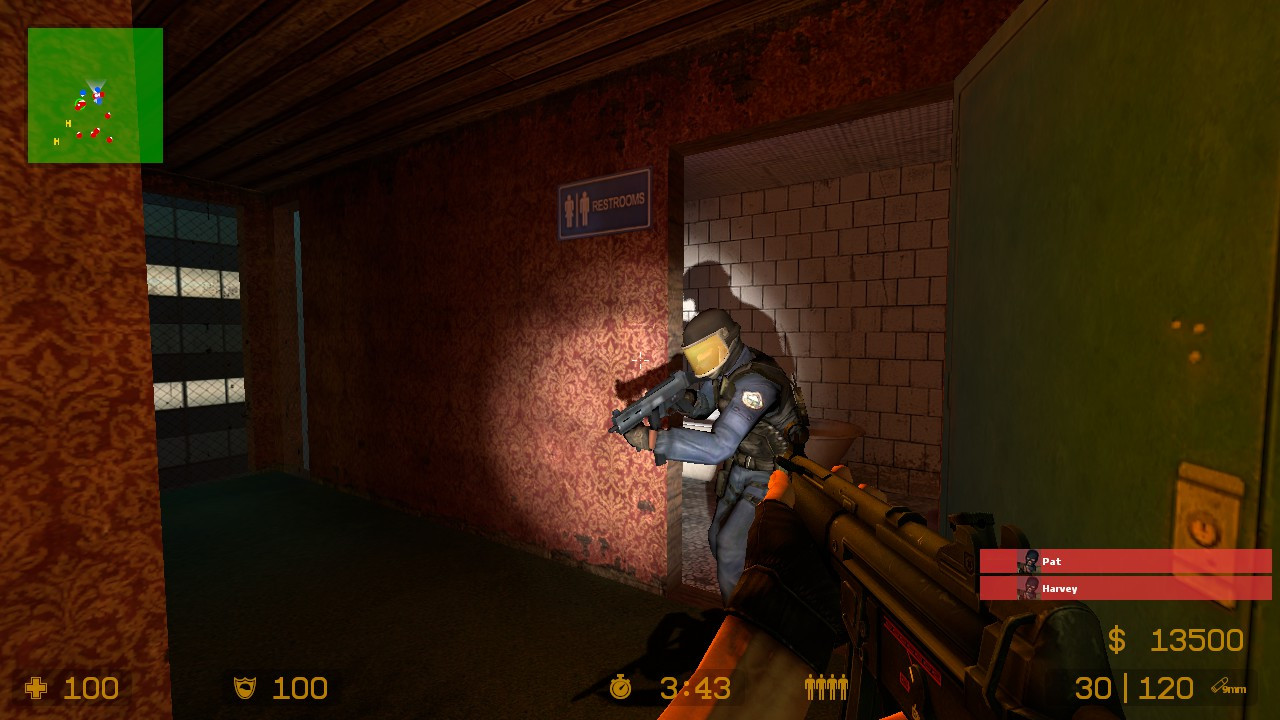Click the crosshair in the center of screen
The image size is (1280, 720).
click(x=638, y=360)
